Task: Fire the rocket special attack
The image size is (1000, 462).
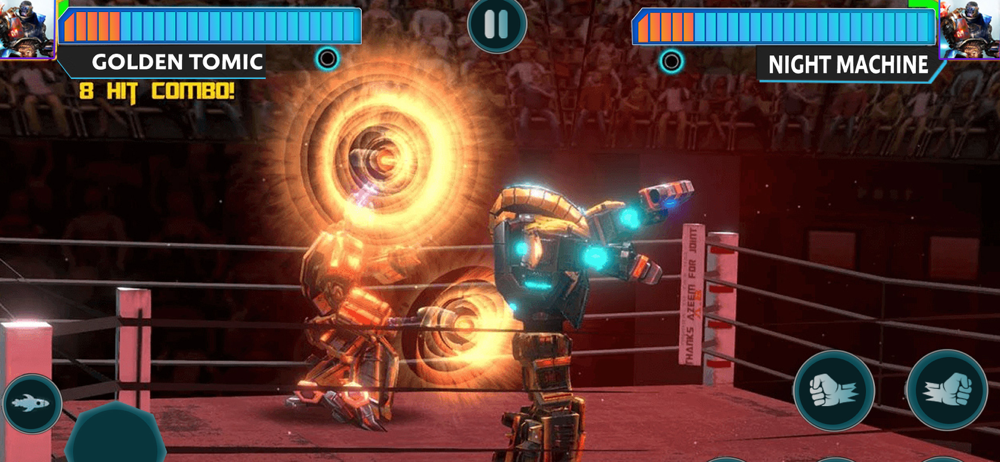Action: pos(31,403)
